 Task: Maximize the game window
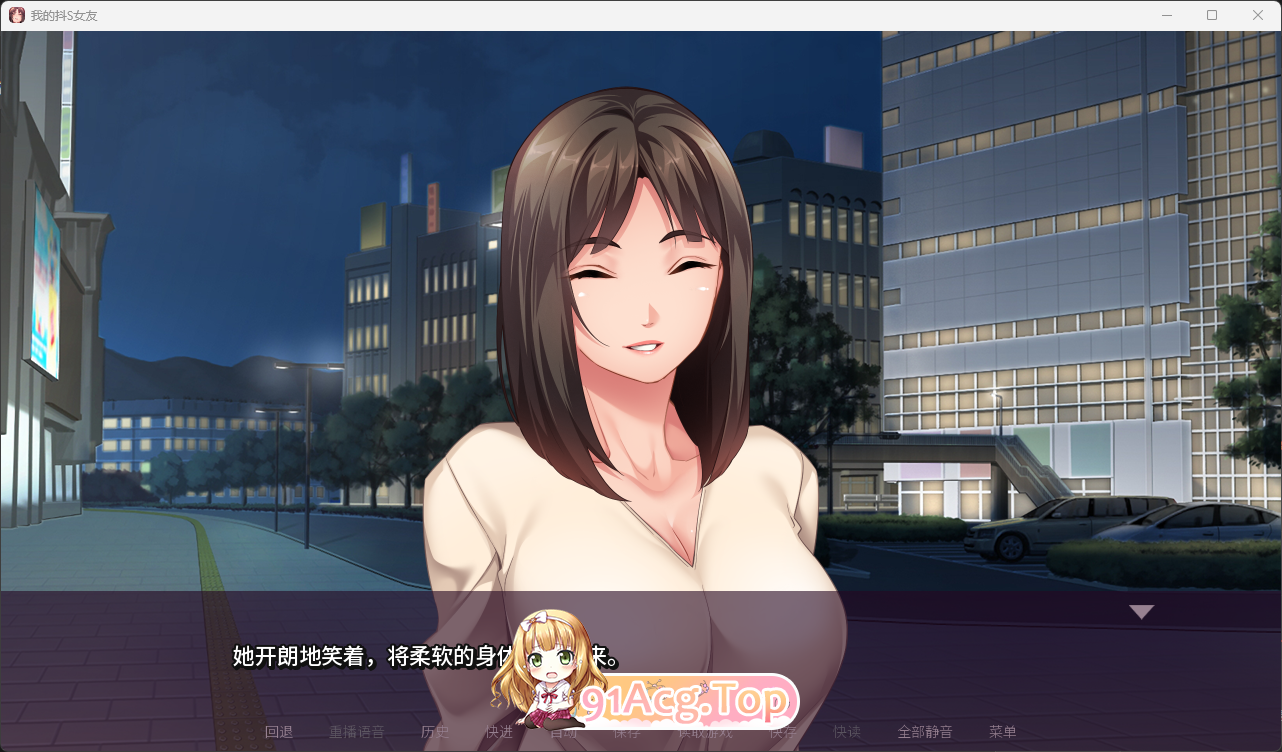click(x=1211, y=15)
